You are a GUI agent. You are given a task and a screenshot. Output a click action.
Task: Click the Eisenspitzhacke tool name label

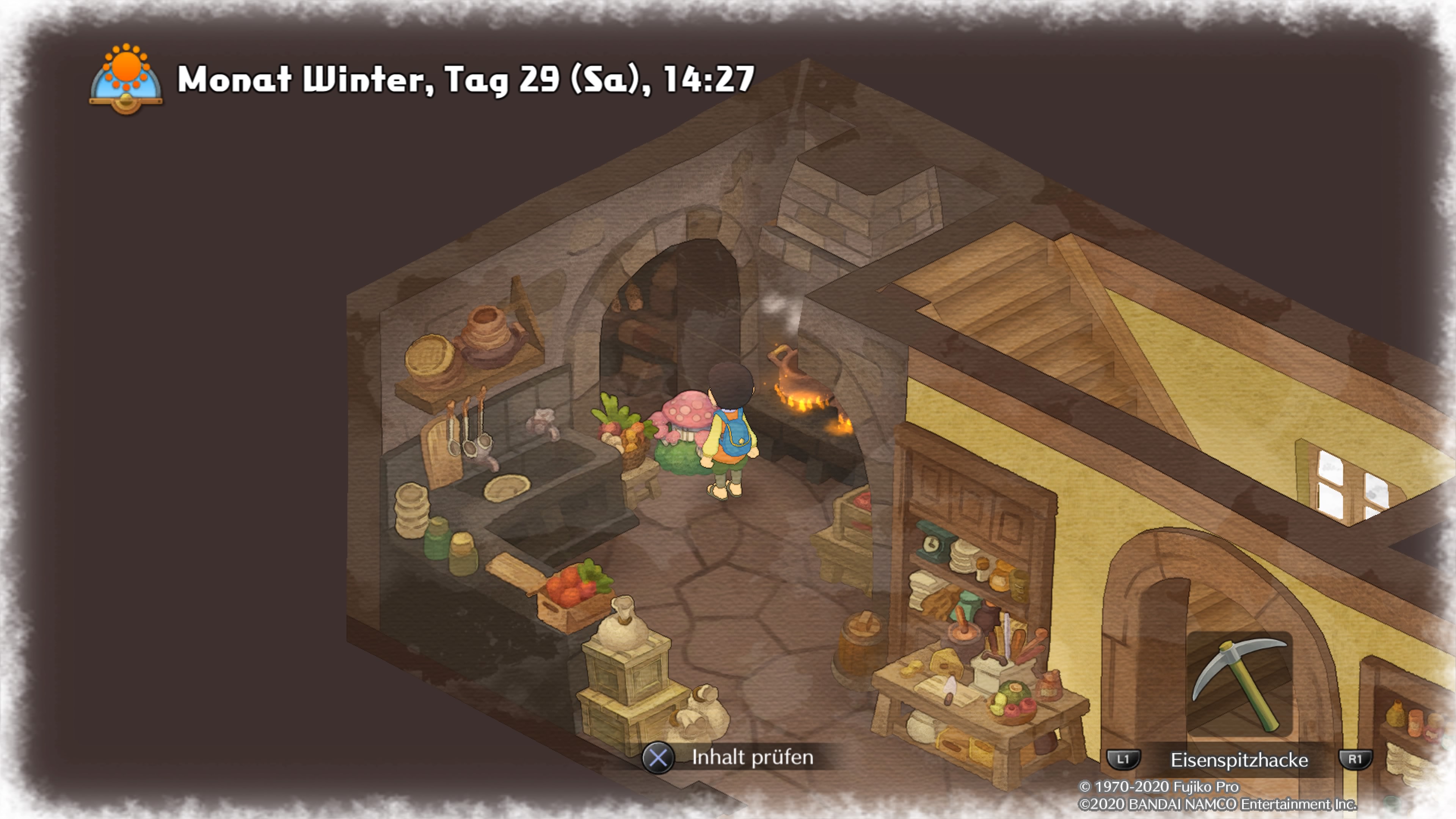[x=1239, y=759]
